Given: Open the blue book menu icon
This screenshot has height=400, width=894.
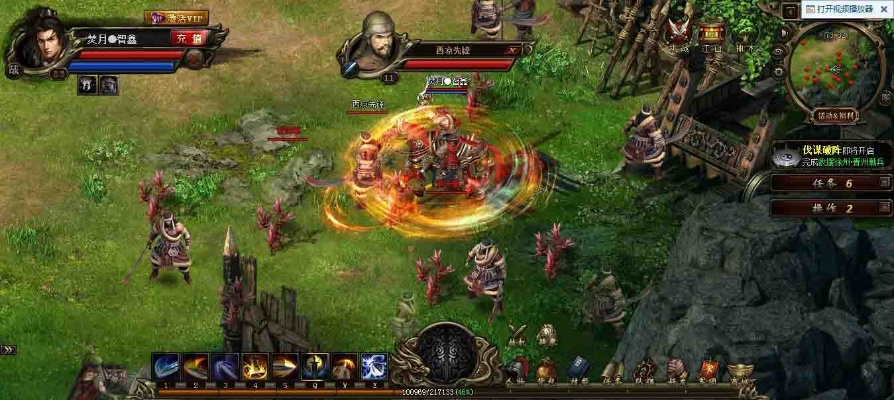Looking at the screenshot, I should (579, 370).
